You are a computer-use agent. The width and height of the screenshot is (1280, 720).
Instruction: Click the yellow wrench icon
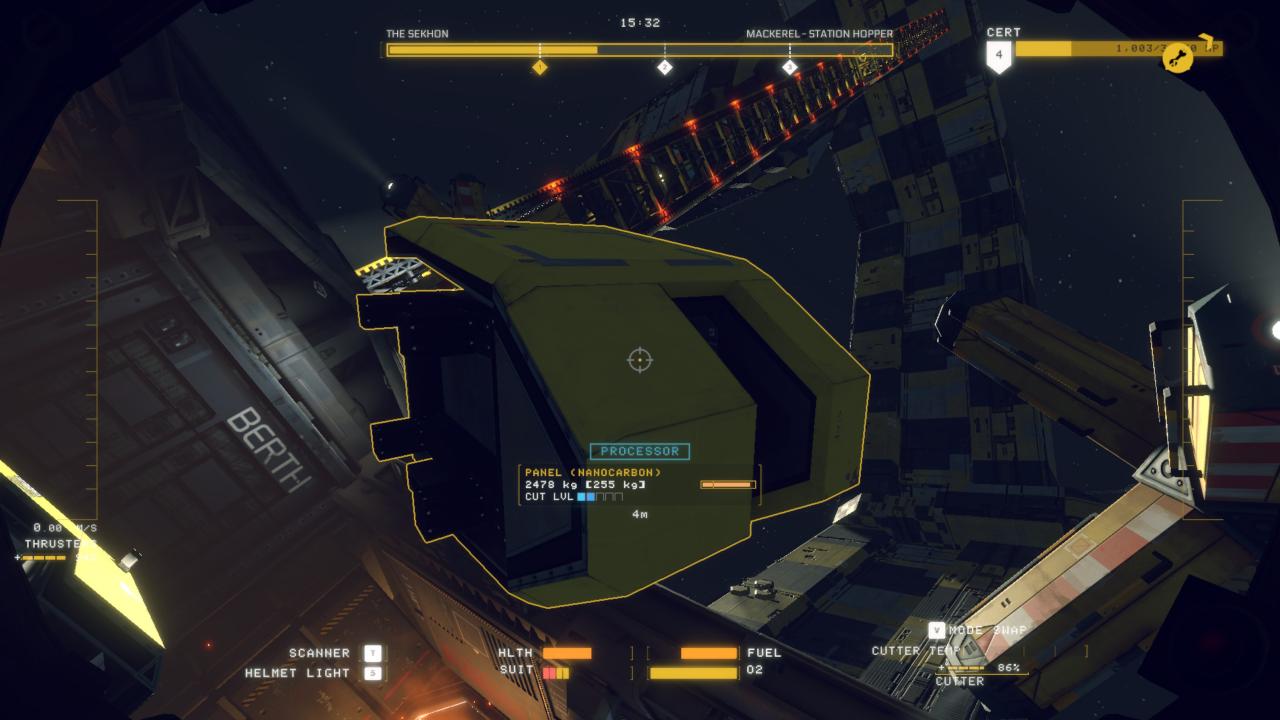[x=1179, y=58]
